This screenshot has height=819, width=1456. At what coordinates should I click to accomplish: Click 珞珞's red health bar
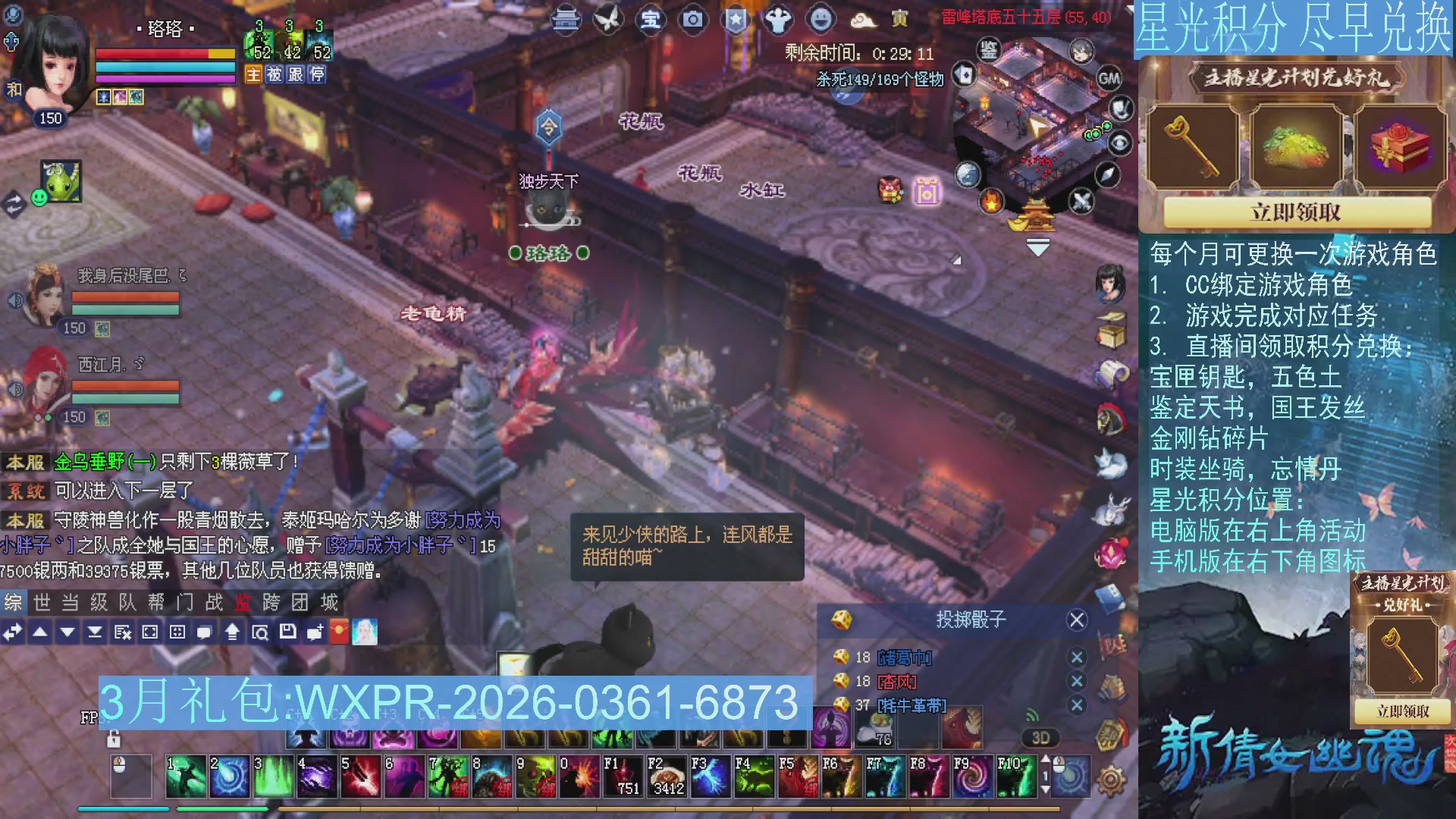click(159, 55)
